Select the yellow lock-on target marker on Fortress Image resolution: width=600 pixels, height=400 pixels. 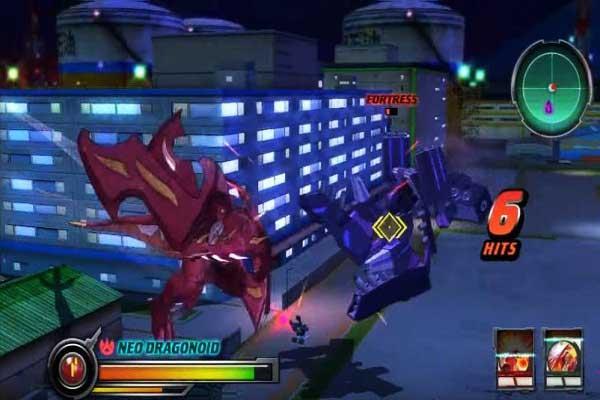pos(388,228)
